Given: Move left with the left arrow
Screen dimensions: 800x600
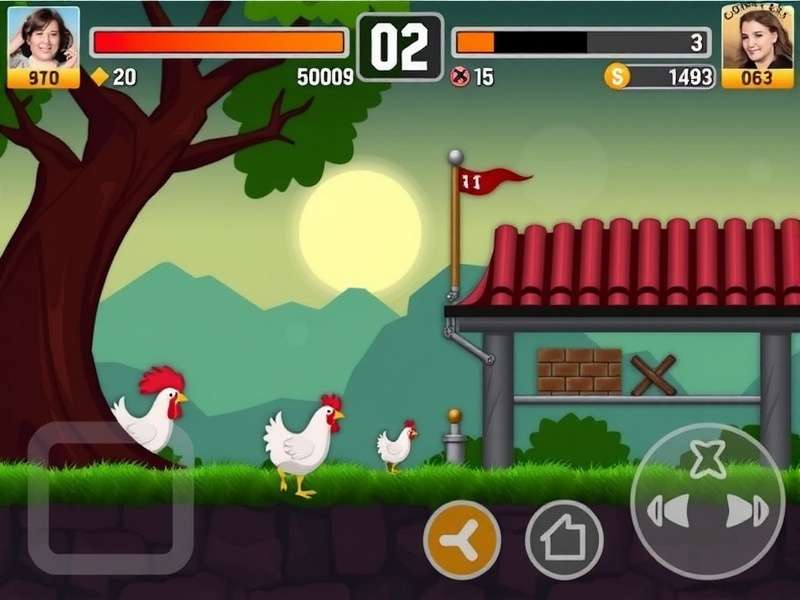Looking at the screenshot, I should pyautogui.click(x=669, y=511).
